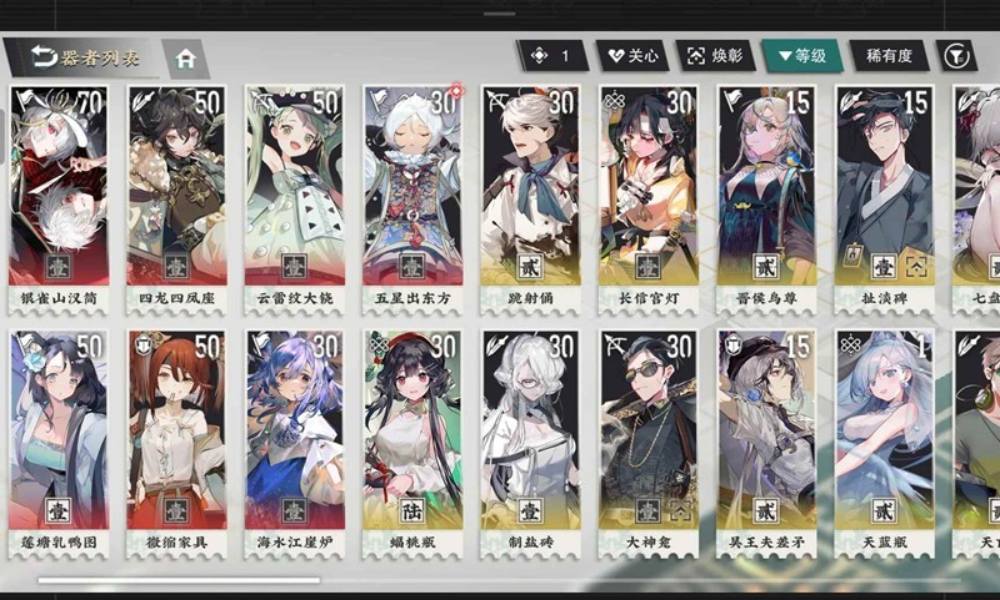Sort the list by 等级
Screen dimensions: 1000x600
click(801, 56)
